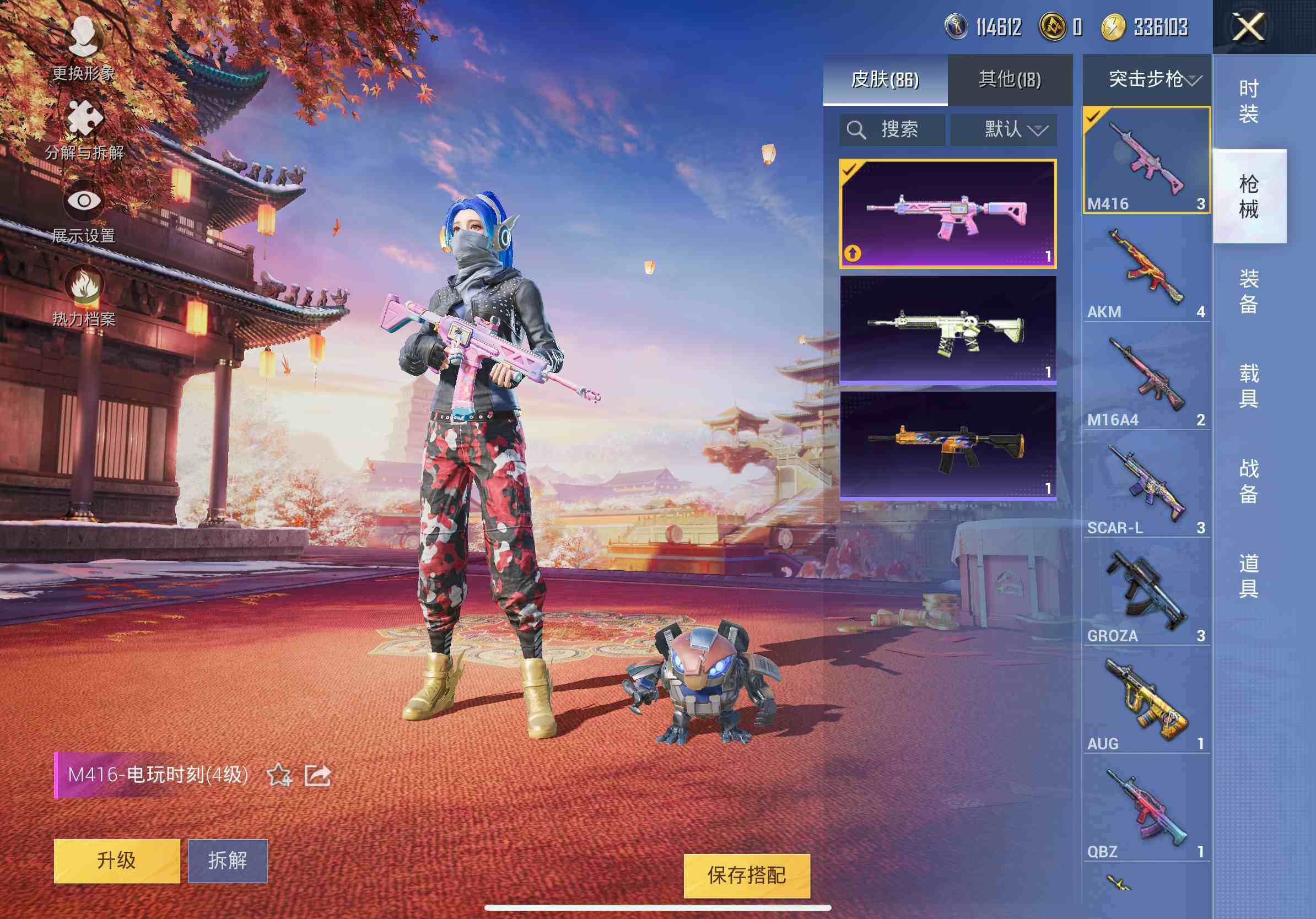Select the pink M416 skin thumbnail
The width and height of the screenshot is (1316, 919).
(947, 214)
